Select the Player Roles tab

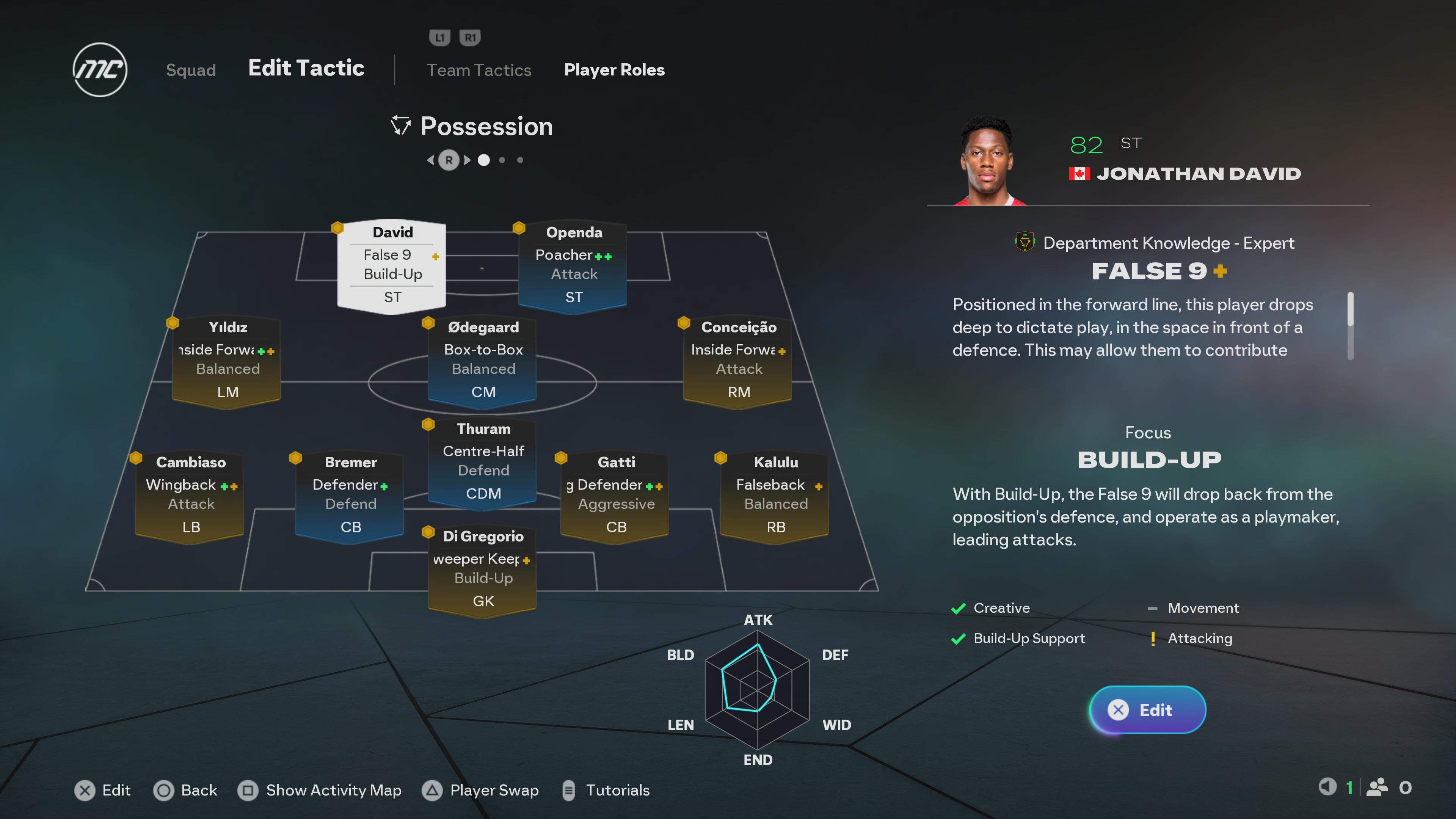coord(614,69)
